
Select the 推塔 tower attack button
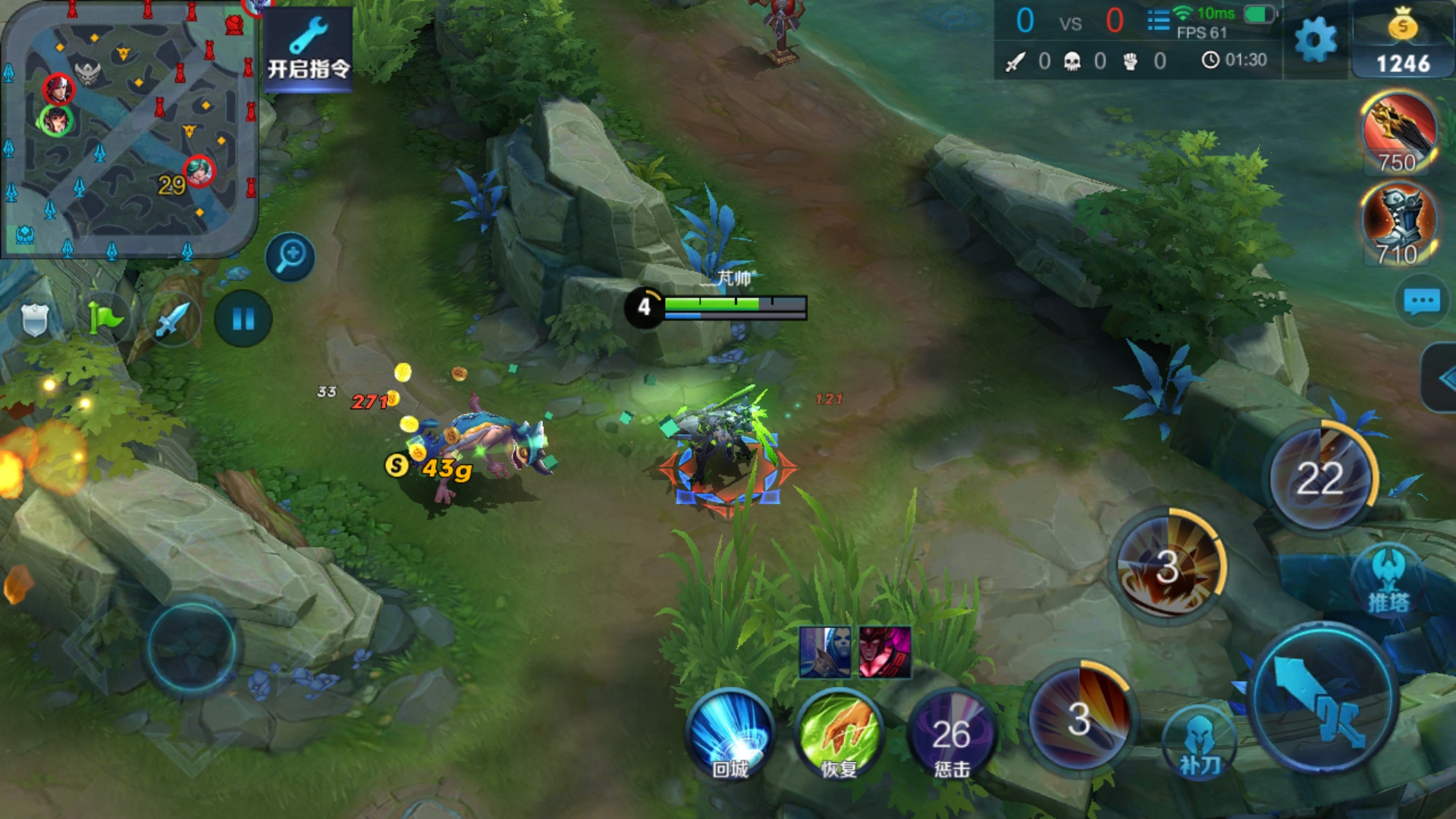point(1389,580)
